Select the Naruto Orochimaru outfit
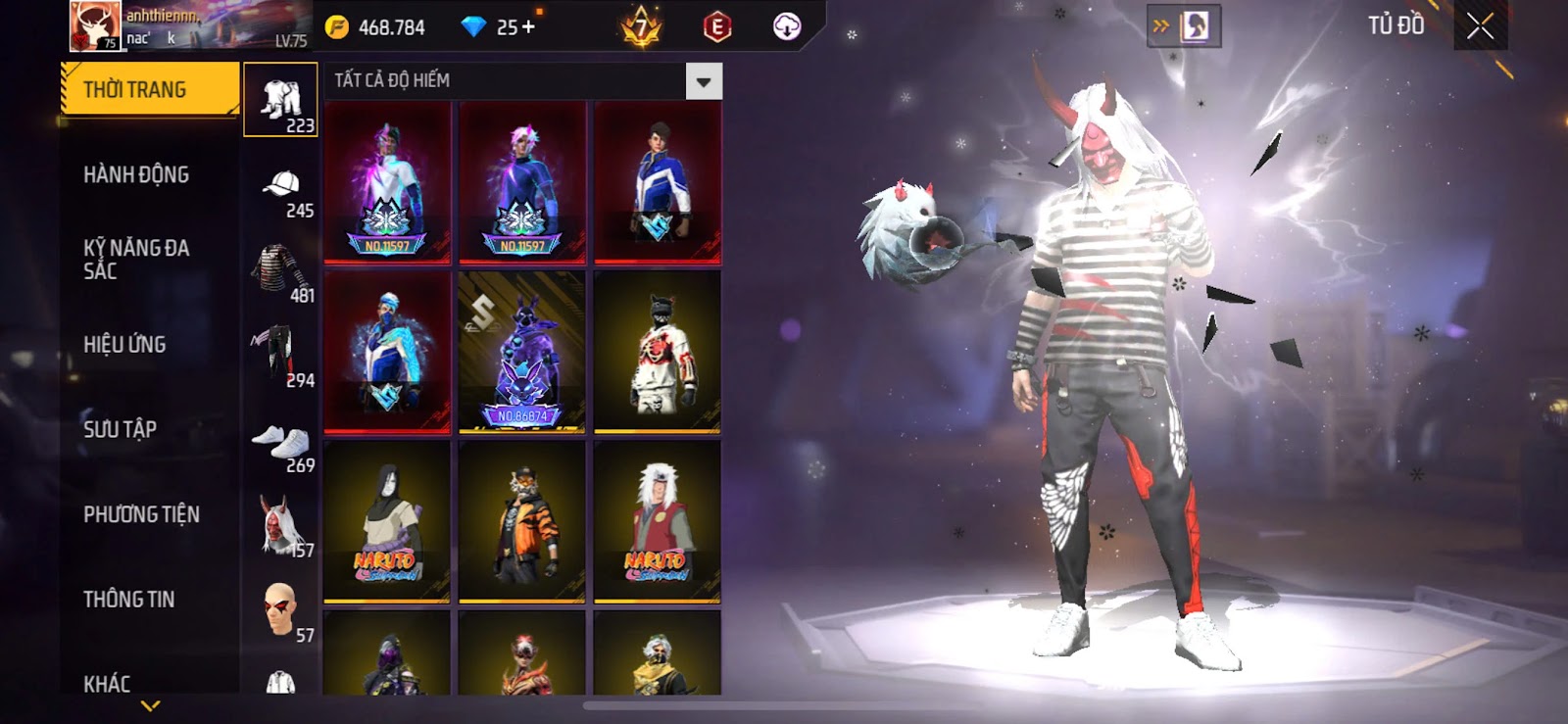This screenshot has width=1568, height=724. pyautogui.click(x=387, y=521)
